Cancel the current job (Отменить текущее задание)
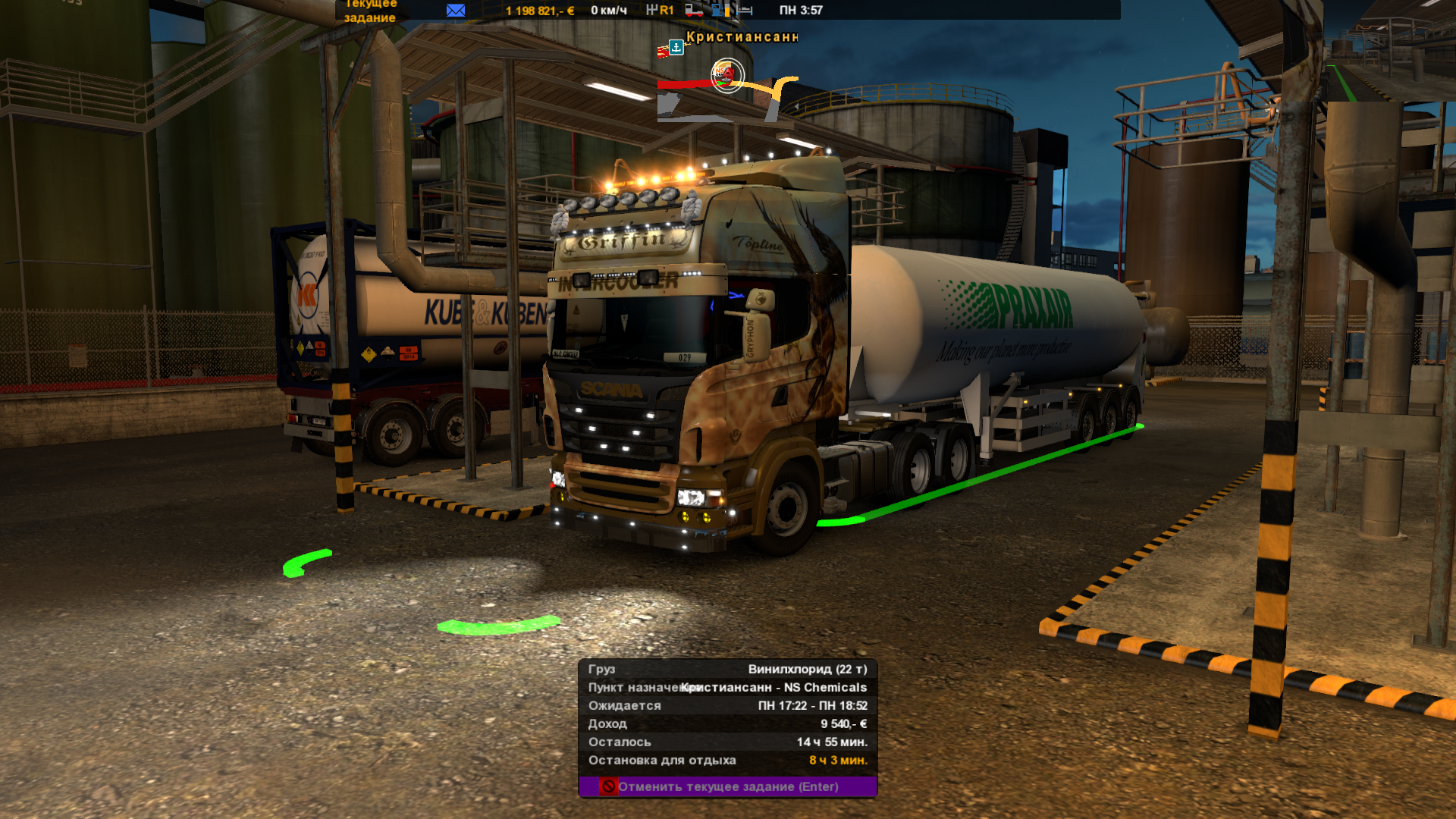This screenshot has width=1456, height=819. pyautogui.click(x=727, y=786)
